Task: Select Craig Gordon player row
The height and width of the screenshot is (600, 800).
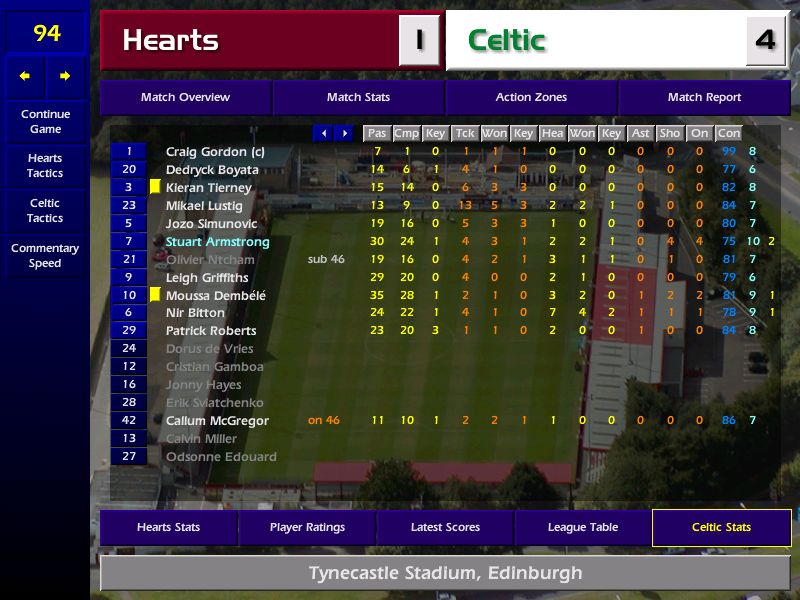Action: point(215,152)
